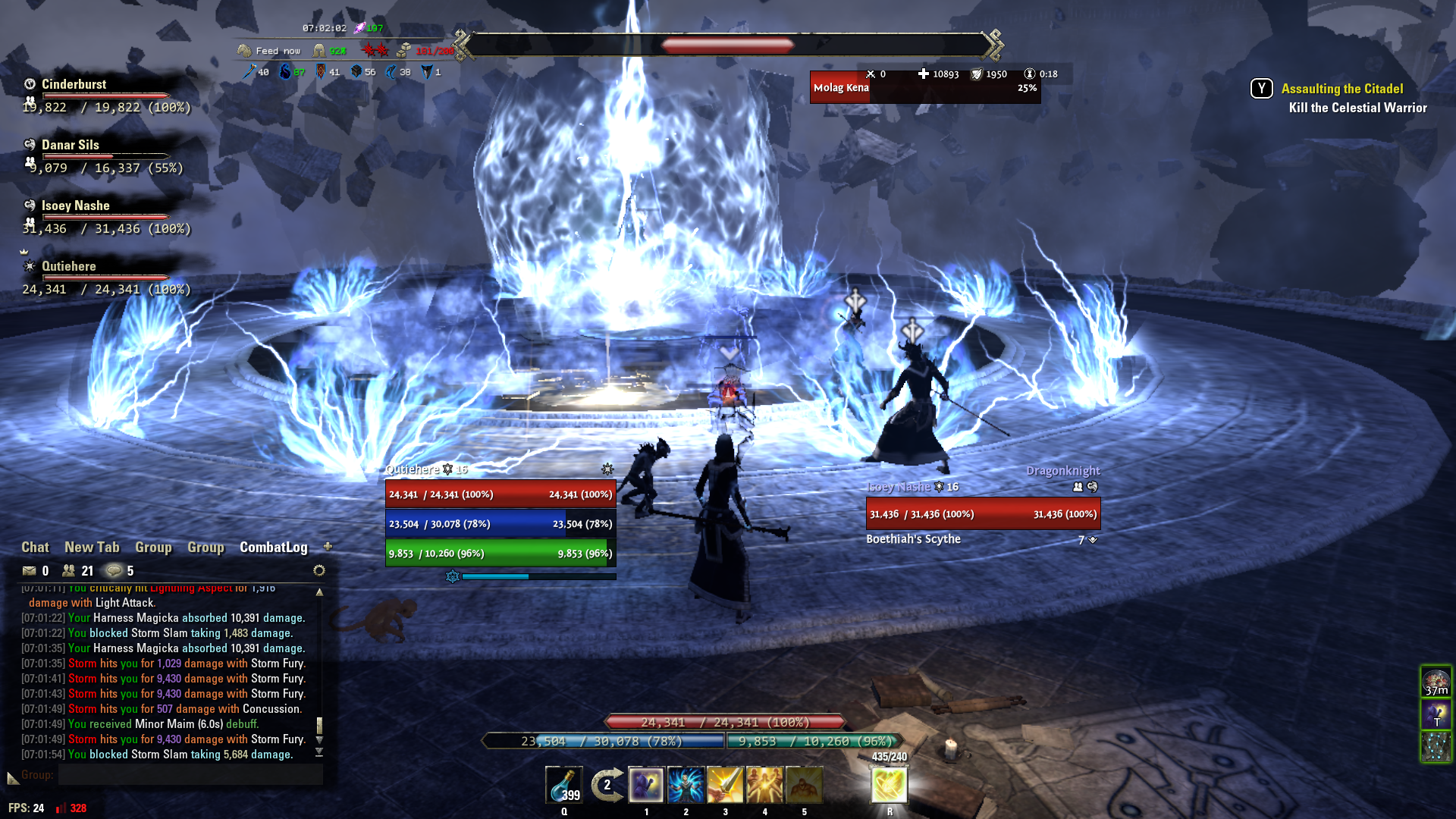Click the inventory crates icon showing 181/200
This screenshot has width=1456, height=819.
point(403,52)
